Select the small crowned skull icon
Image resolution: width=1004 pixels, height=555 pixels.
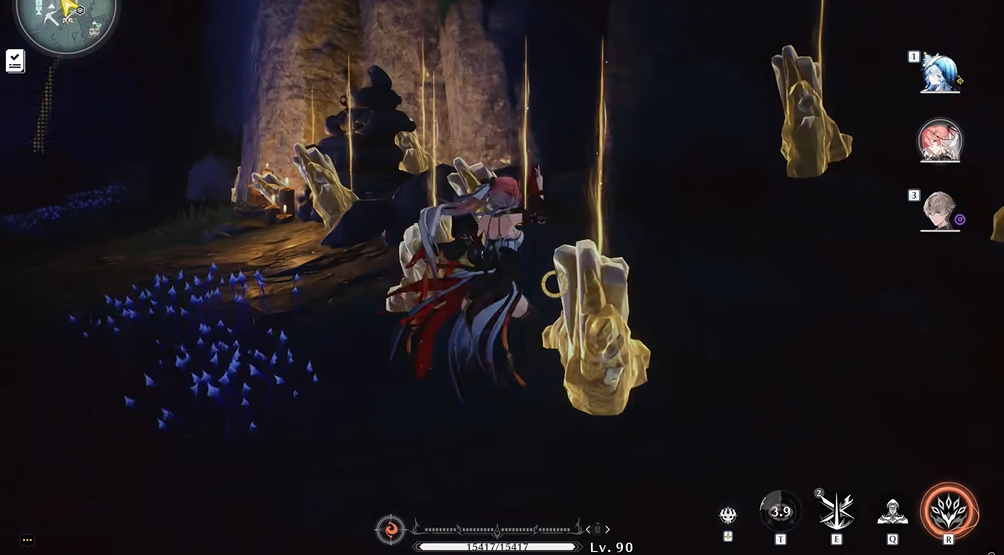pos(728,514)
